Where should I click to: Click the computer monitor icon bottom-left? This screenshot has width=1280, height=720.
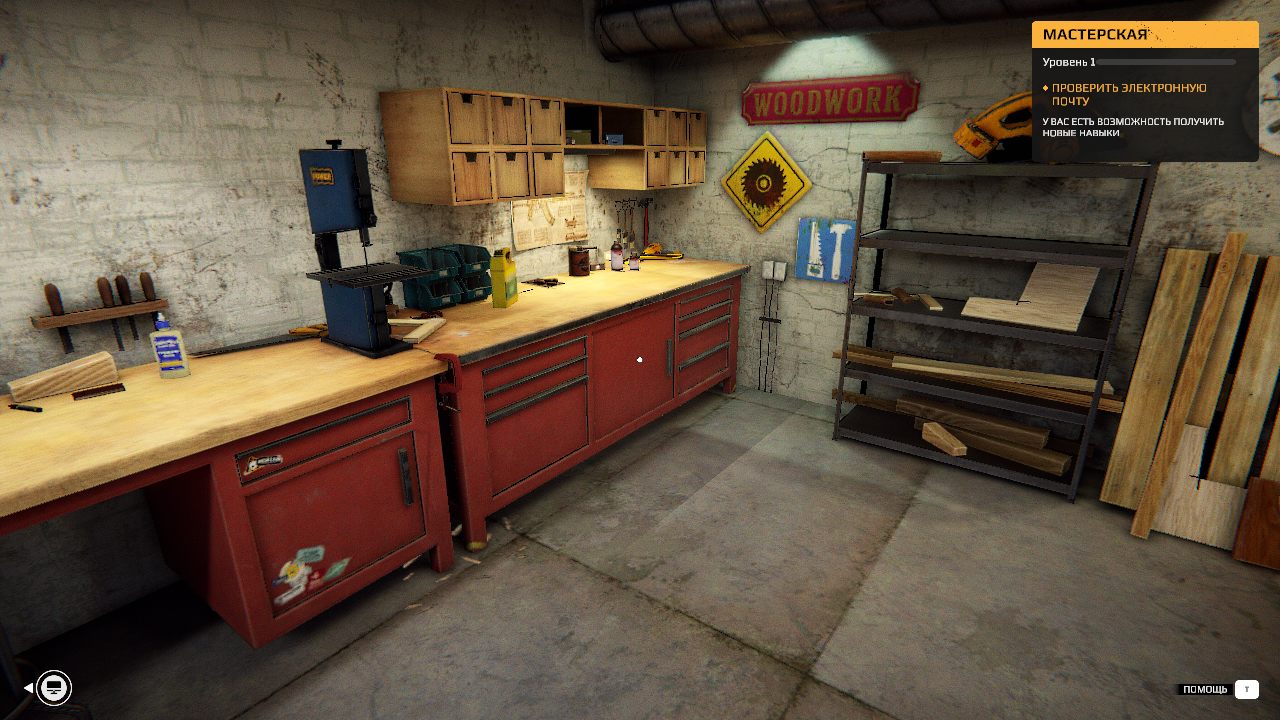[x=54, y=687]
